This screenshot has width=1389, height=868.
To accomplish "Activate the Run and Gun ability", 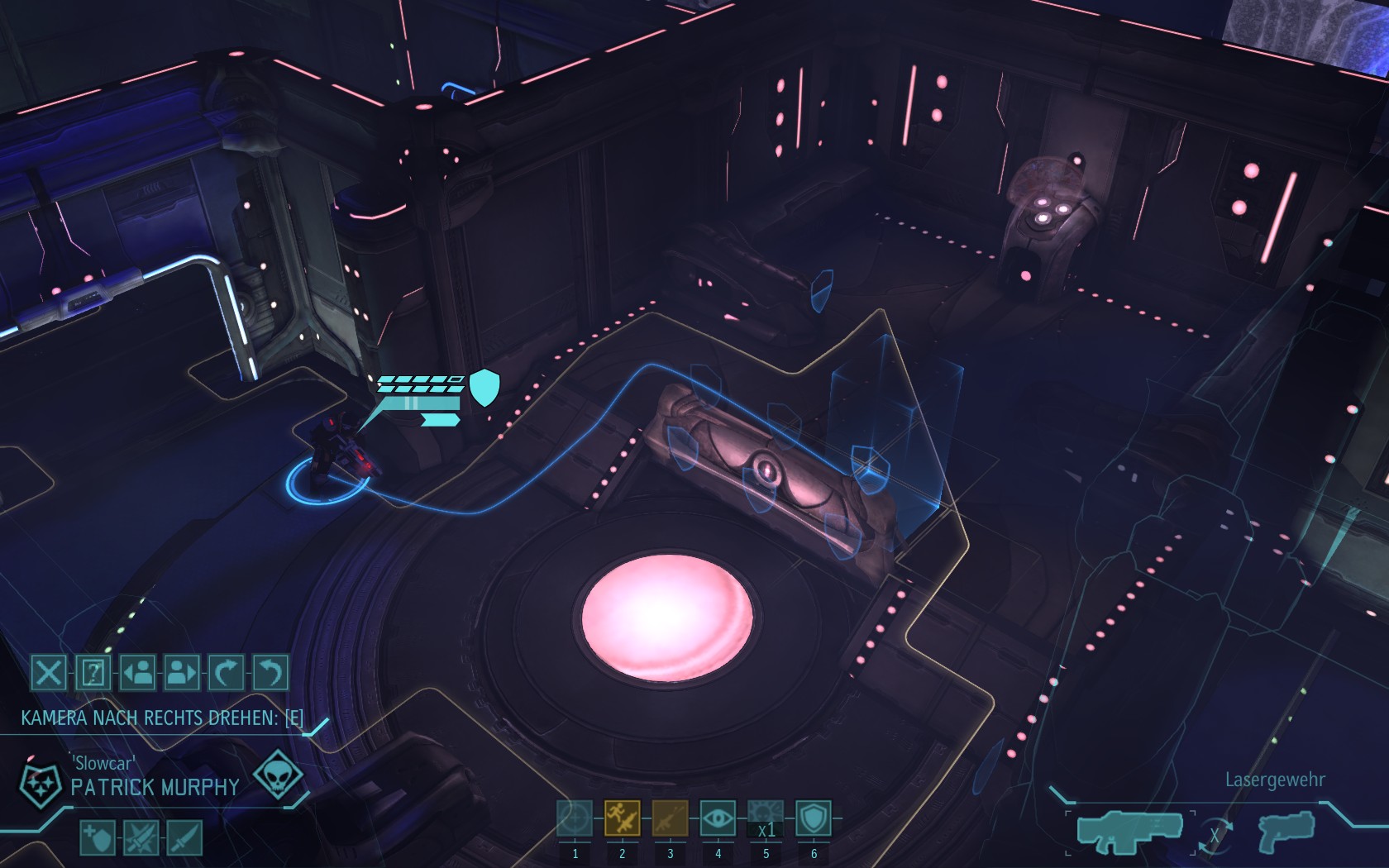I will click(622, 818).
